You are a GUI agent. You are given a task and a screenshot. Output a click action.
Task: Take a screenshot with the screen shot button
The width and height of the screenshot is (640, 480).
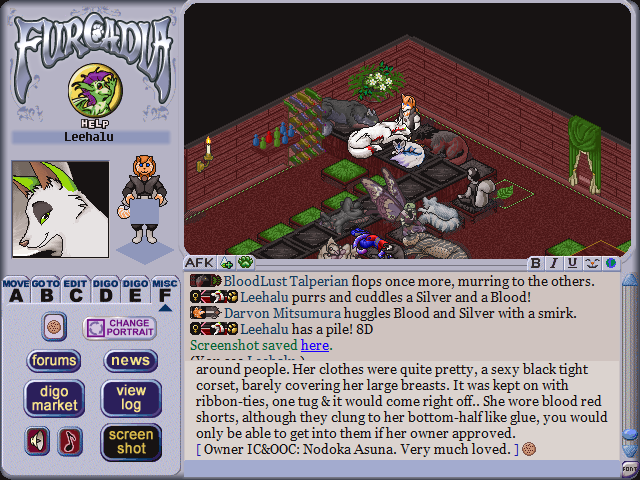(130, 441)
